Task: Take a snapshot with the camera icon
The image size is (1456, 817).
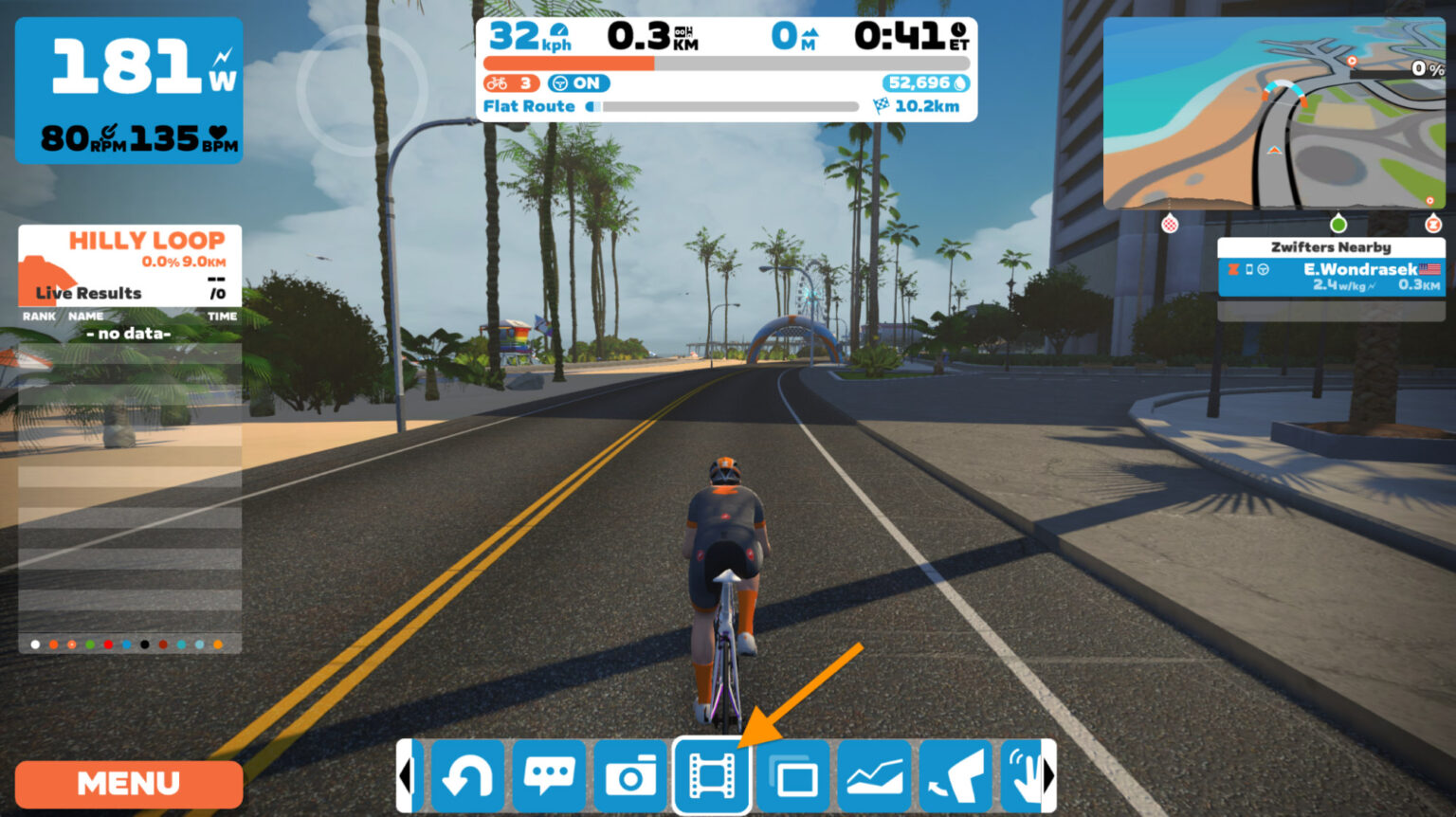Action: [x=630, y=775]
